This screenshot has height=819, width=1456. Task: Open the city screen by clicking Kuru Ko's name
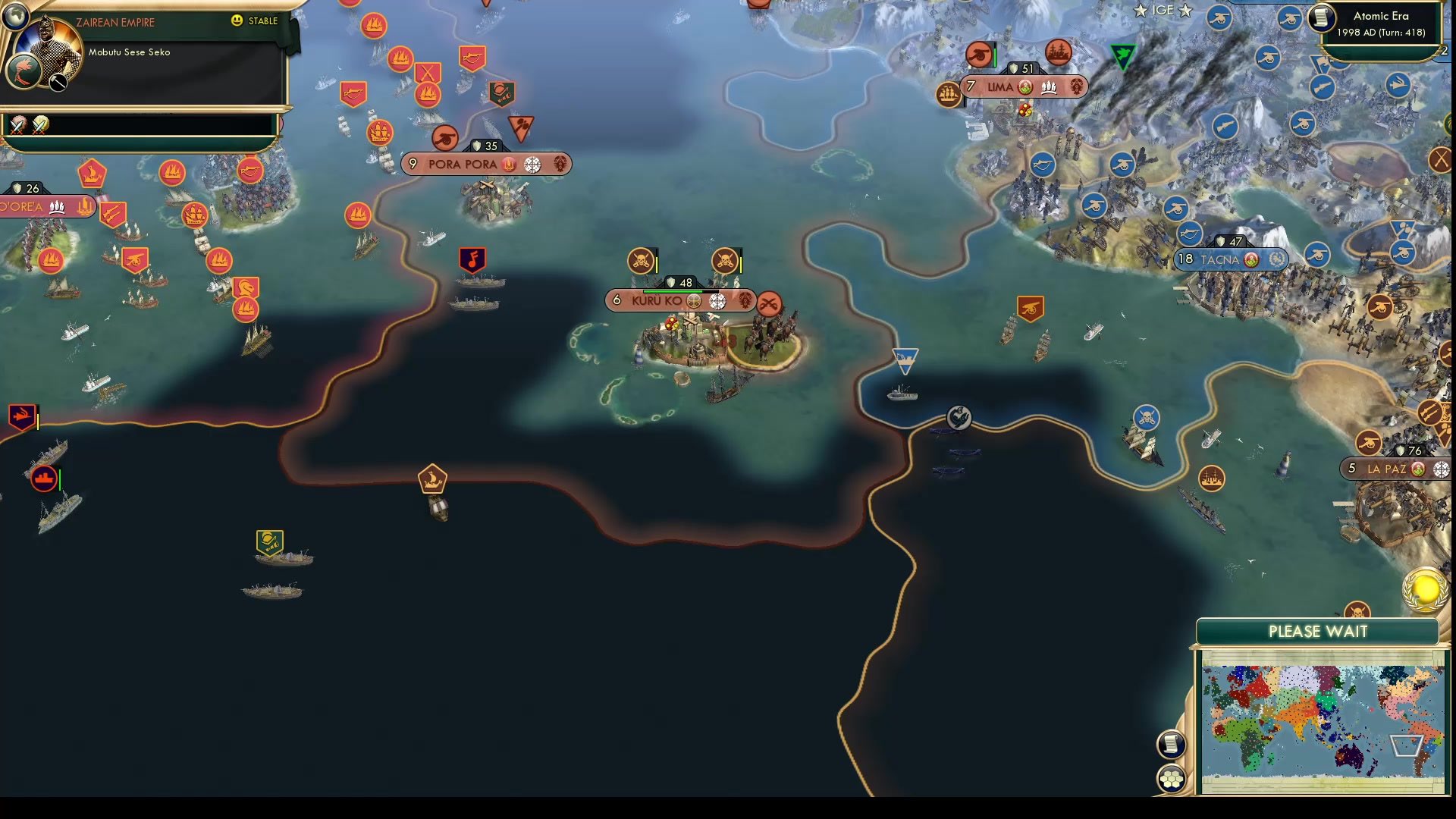click(658, 300)
